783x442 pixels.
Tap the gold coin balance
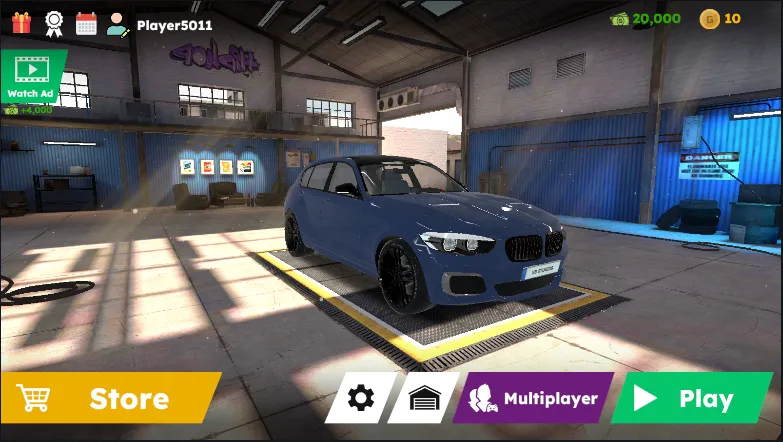tap(720, 18)
